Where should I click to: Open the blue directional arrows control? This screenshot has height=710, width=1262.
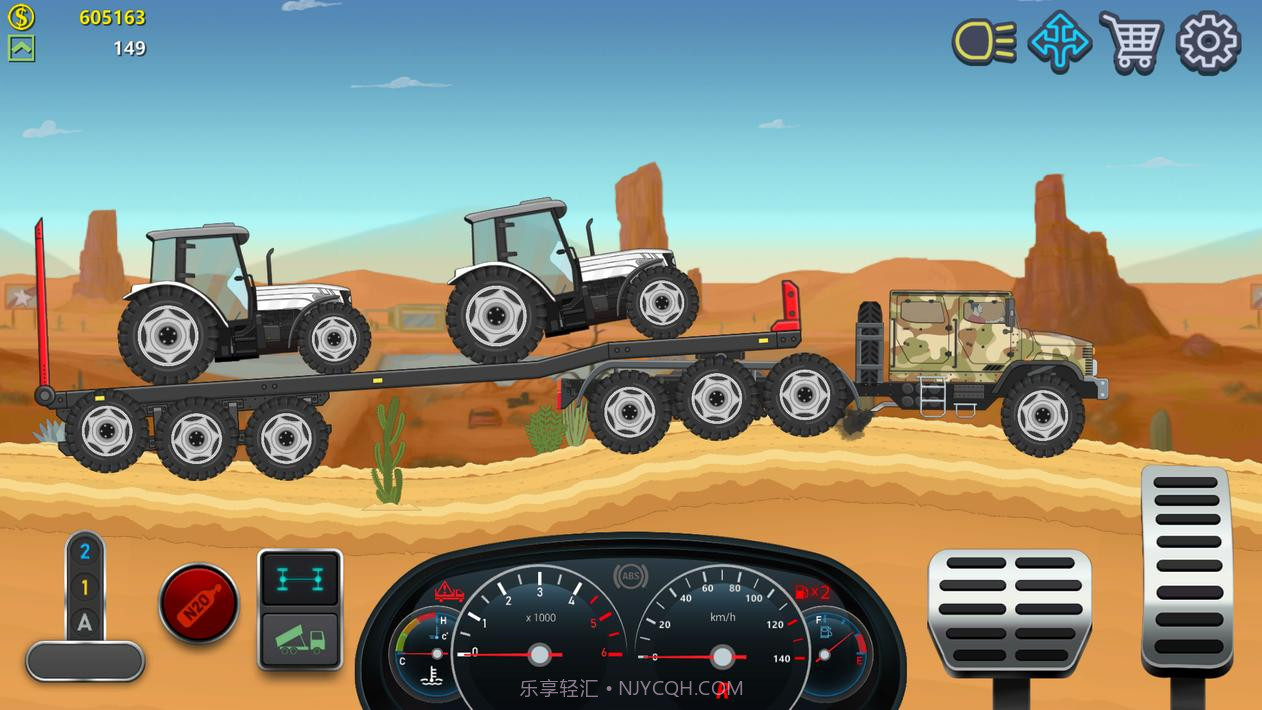tap(1059, 42)
